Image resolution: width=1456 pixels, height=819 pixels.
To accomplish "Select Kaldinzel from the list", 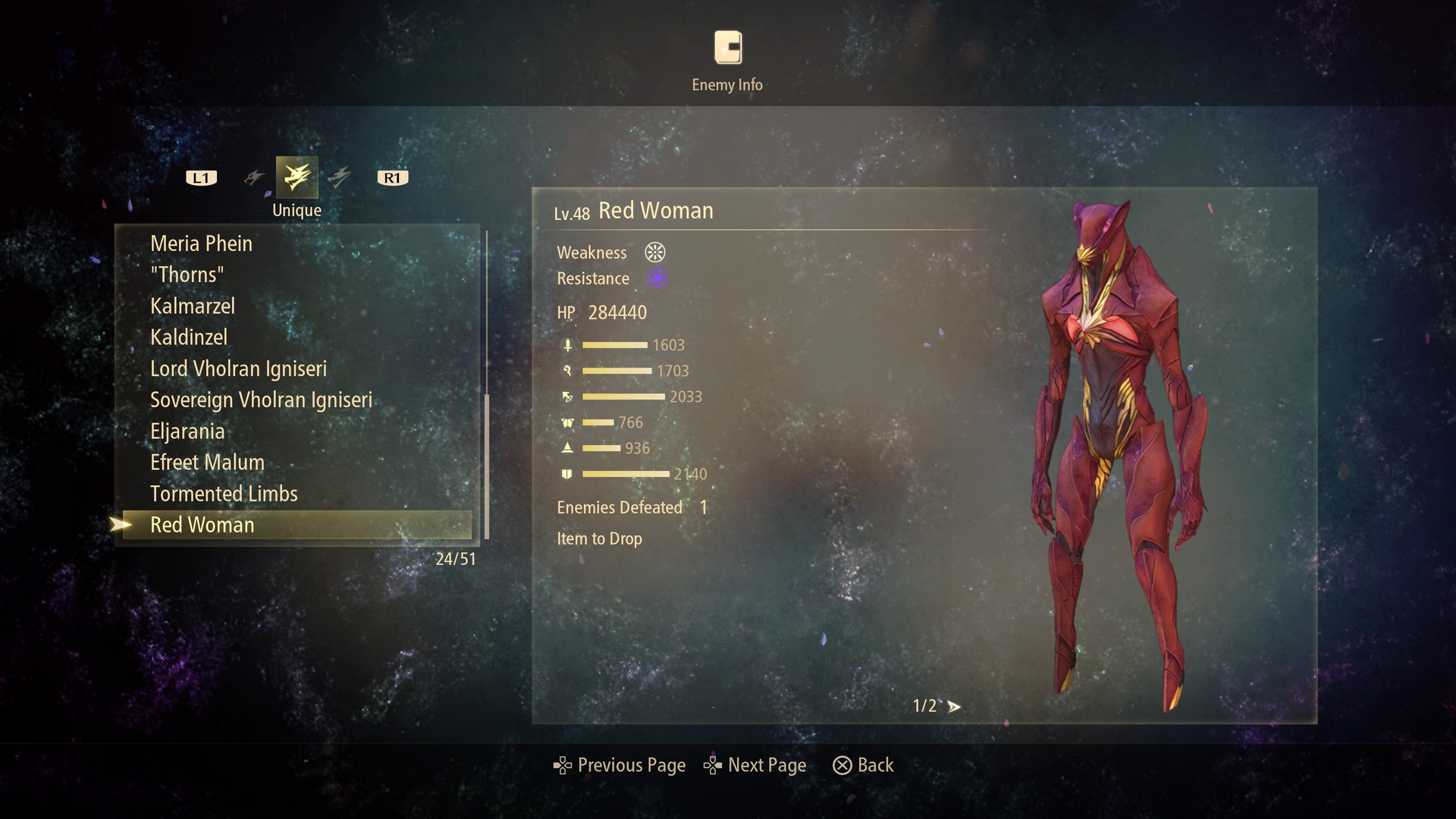I will click(189, 337).
